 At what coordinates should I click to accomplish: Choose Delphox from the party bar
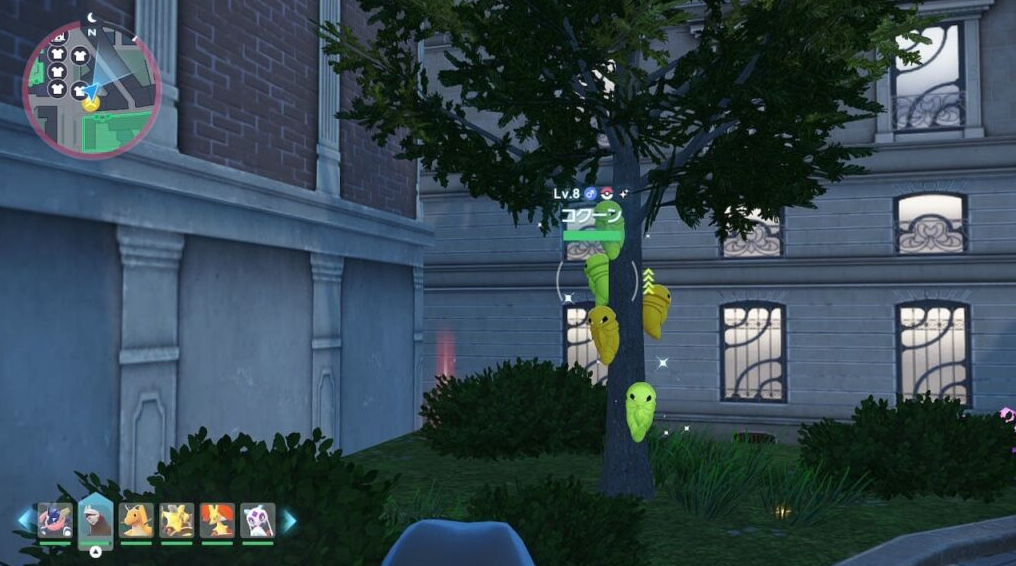click(217, 520)
